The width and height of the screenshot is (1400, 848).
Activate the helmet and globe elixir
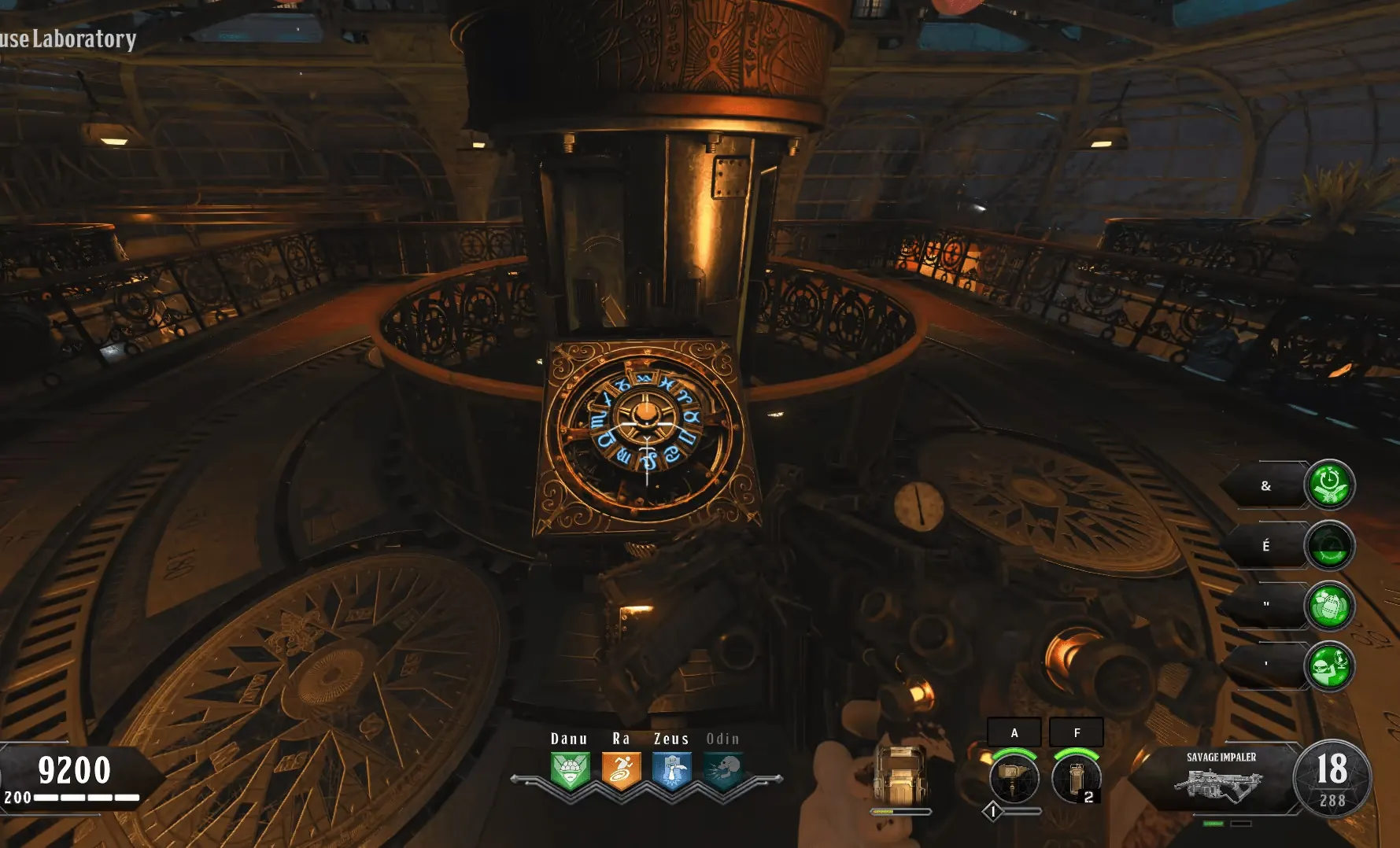pos(1329,666)
